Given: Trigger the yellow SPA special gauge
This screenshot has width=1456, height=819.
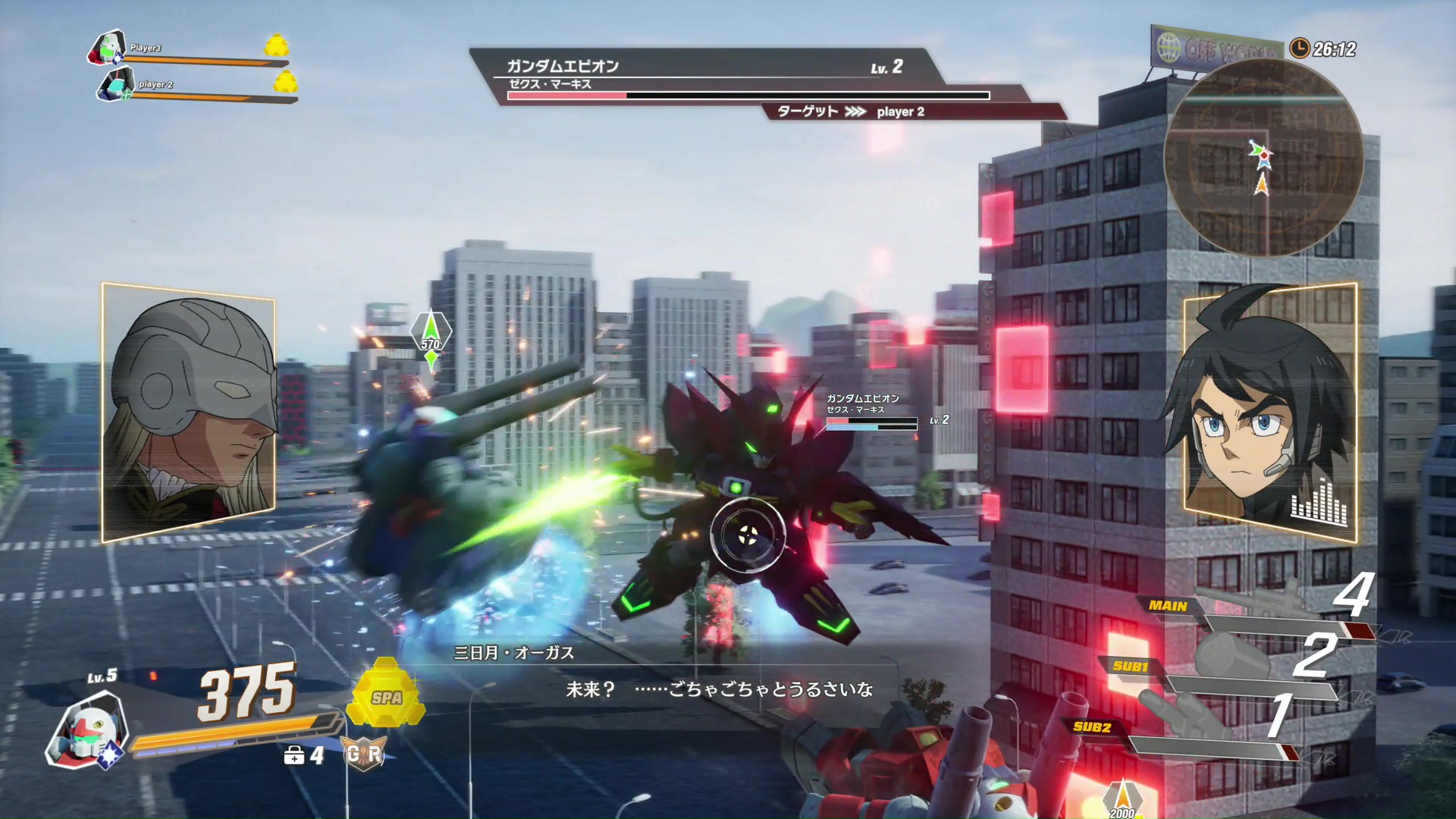Looking at the screenshot, I should coord(386,696).
